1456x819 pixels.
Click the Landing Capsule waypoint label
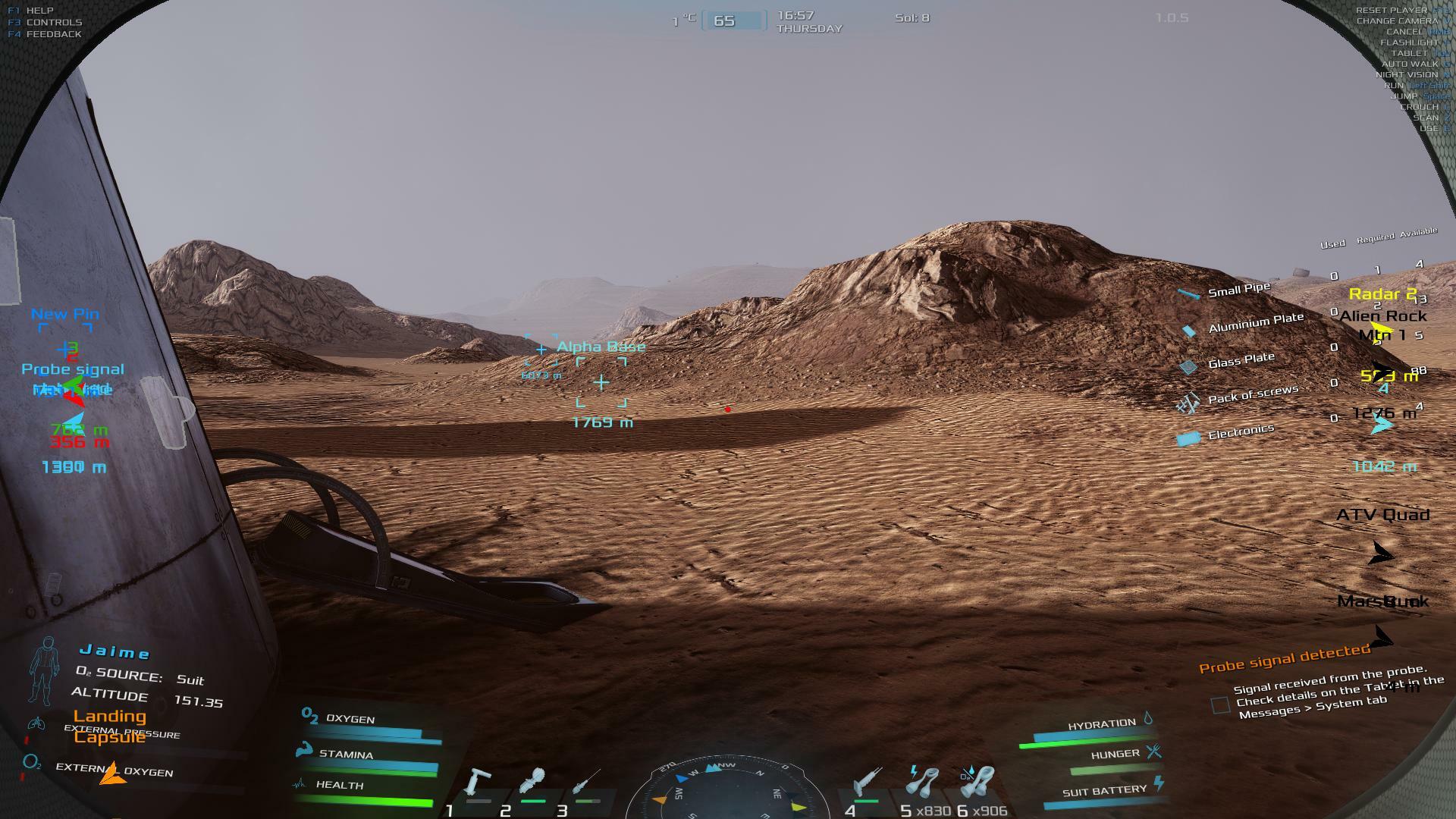pyautogui.click(x=110, y=726)
